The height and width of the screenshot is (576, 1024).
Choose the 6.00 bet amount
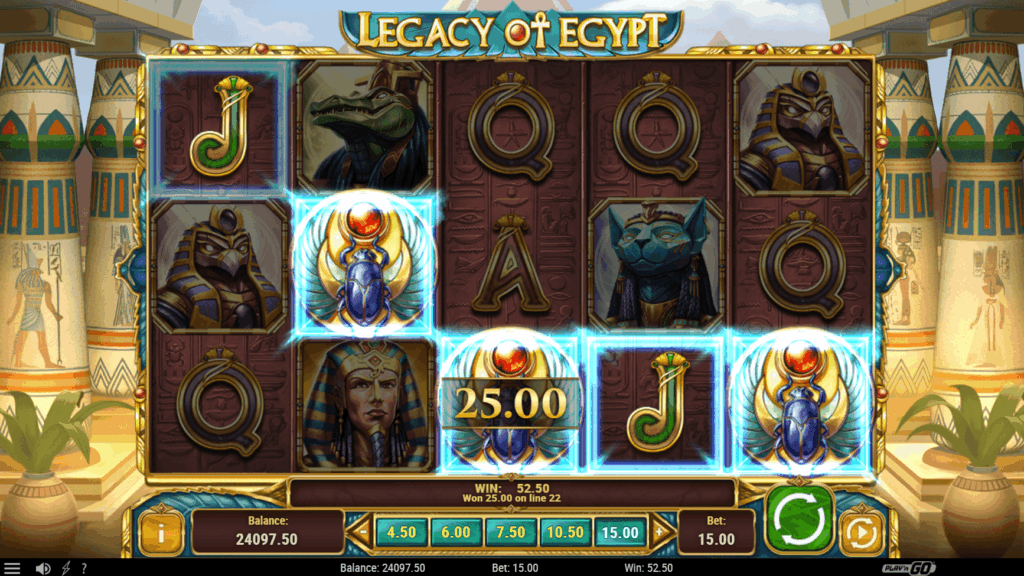click(455, 533)
